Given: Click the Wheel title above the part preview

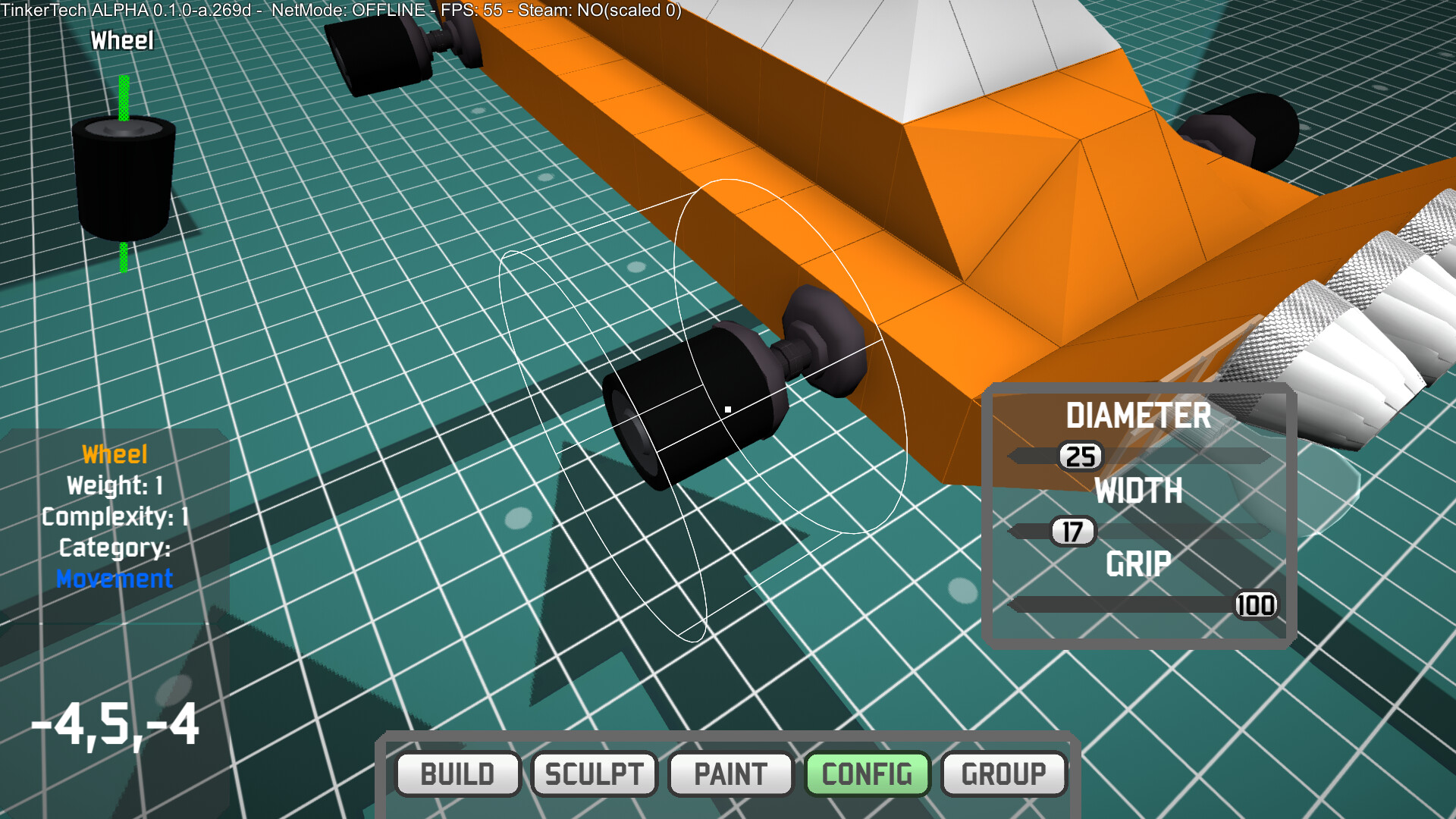Looking at the screenshot, I should [121, 39].
